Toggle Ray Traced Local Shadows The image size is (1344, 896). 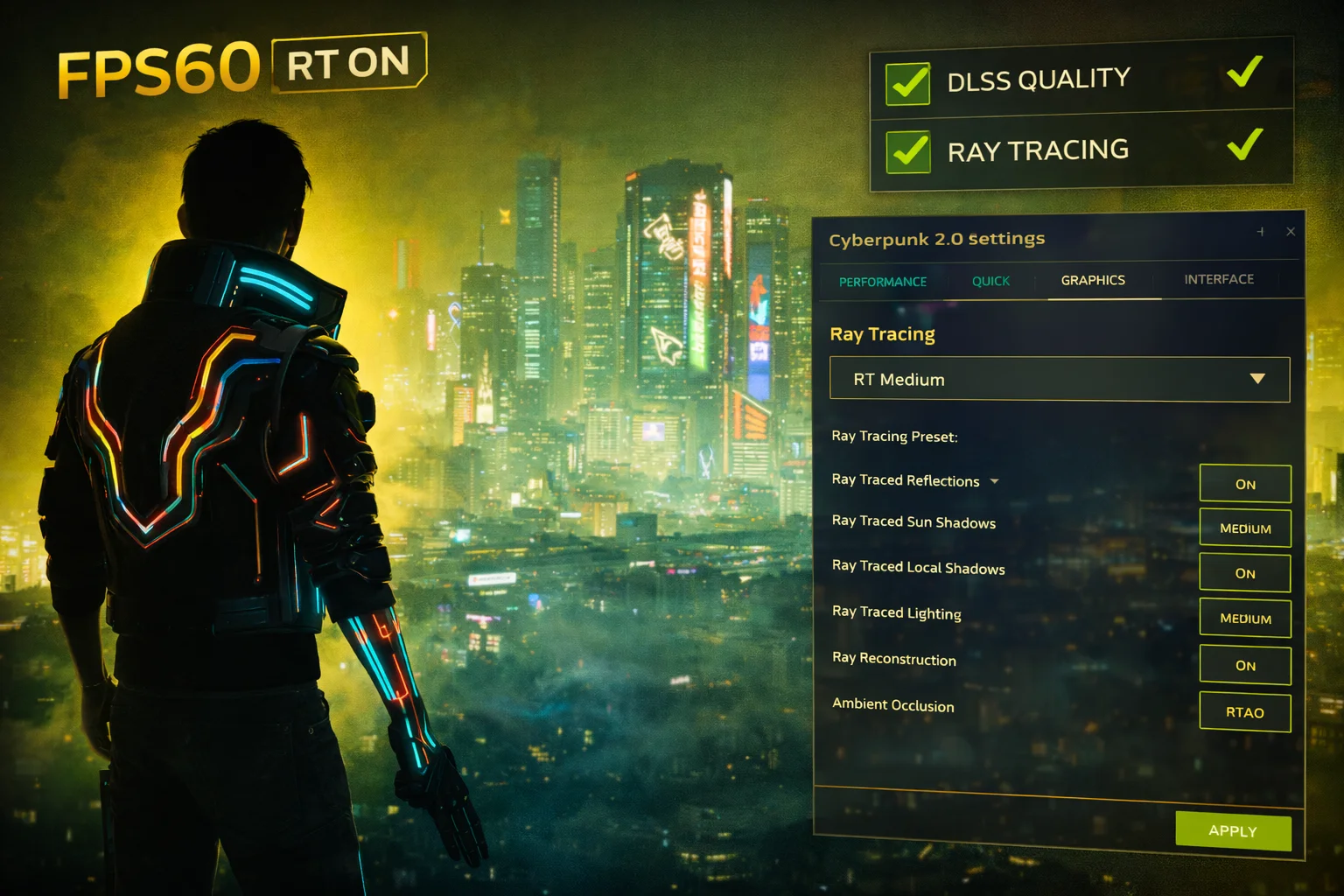(1244, 572)
